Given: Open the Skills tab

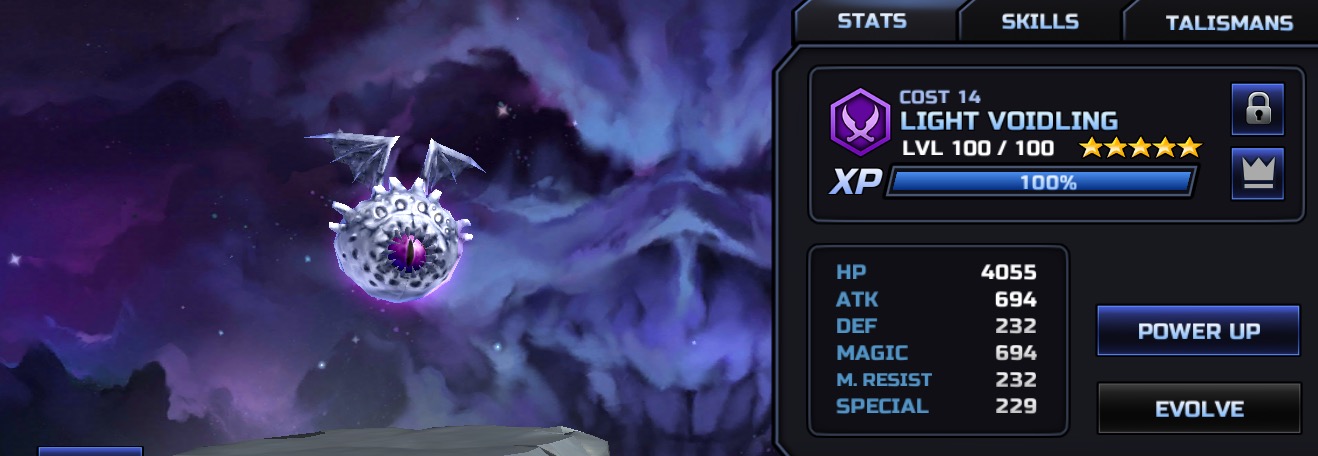Looking at the screenshot, I should pos(1040,21).
